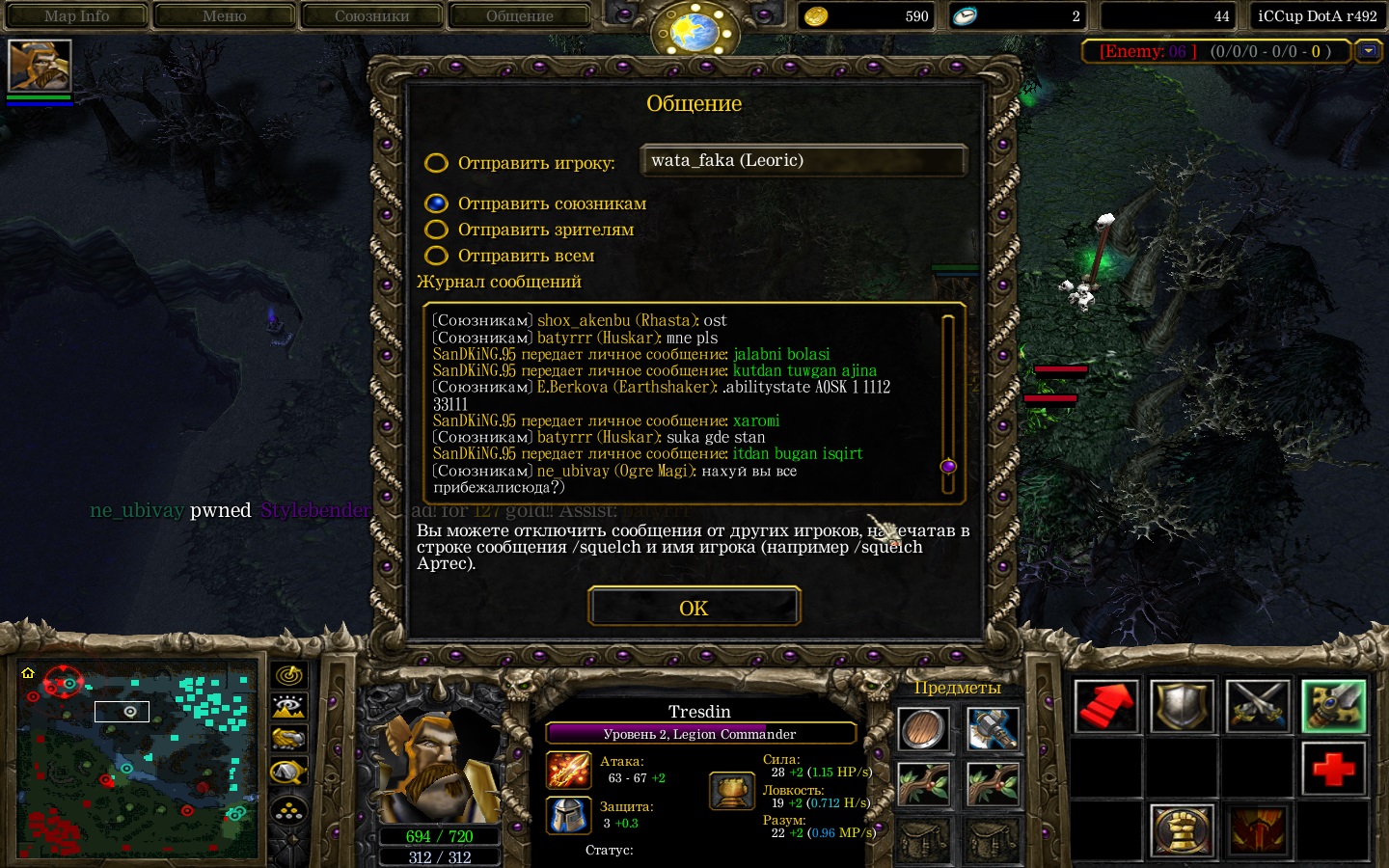Activate the minimap signal ping button
The image size is (1389, 868).
289,675
